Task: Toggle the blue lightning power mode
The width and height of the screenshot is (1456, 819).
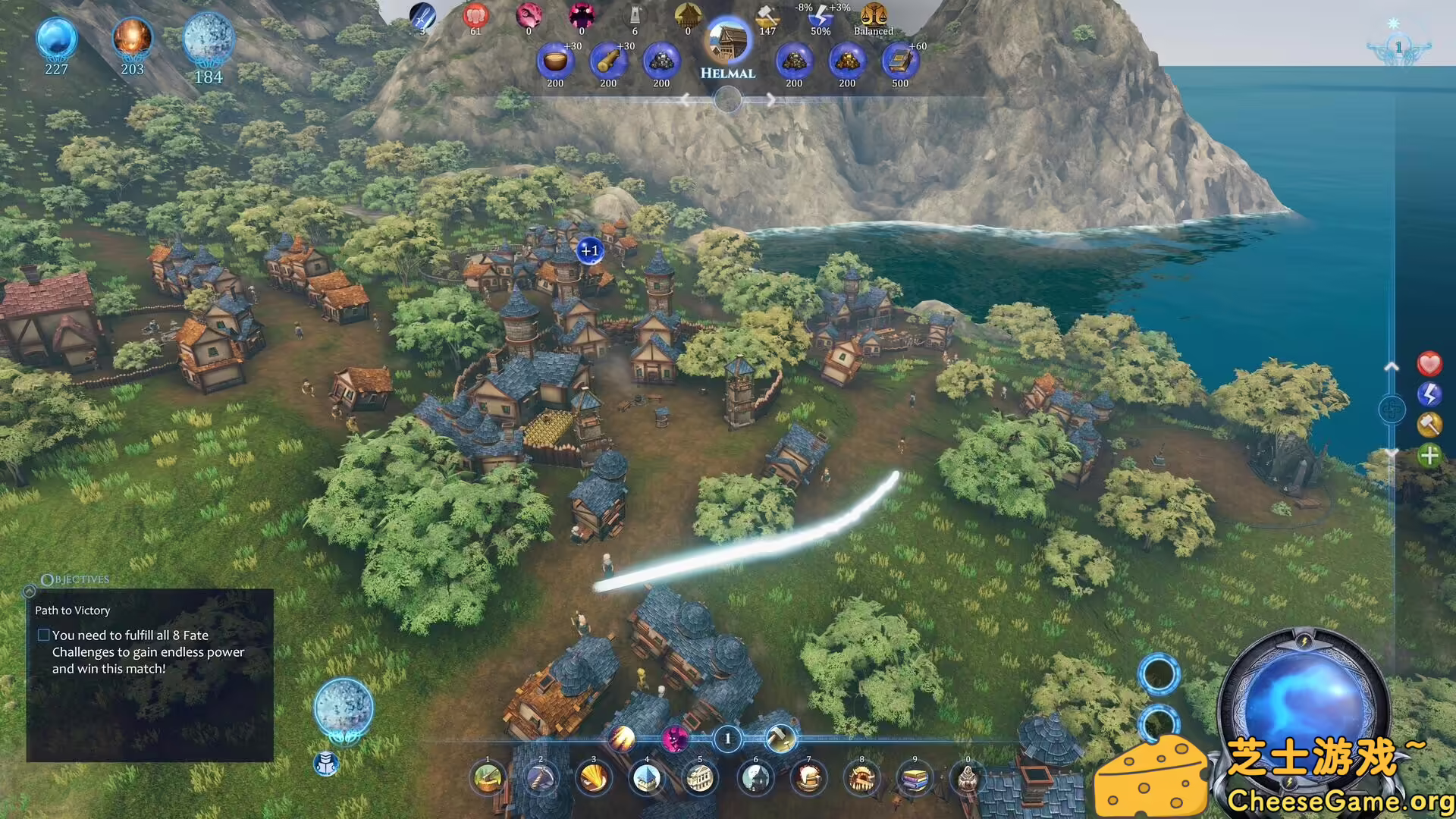Action: click(x=1429, y=395)
